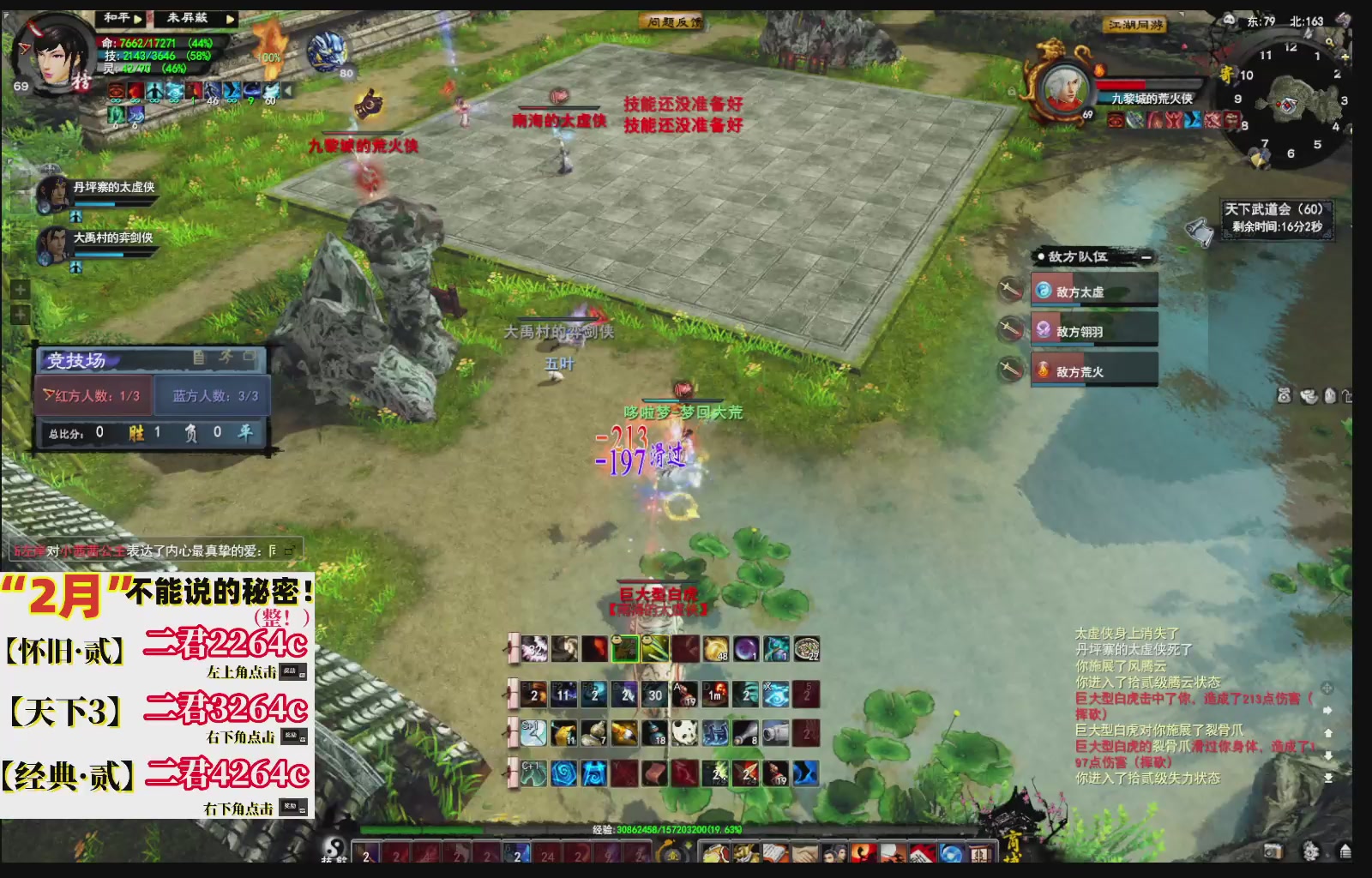The height and width of the screenshot is (878, 1372).
Task: Toggle the sword attack marker beside 敌方荒火
Action: click(x=1009, y=370)
